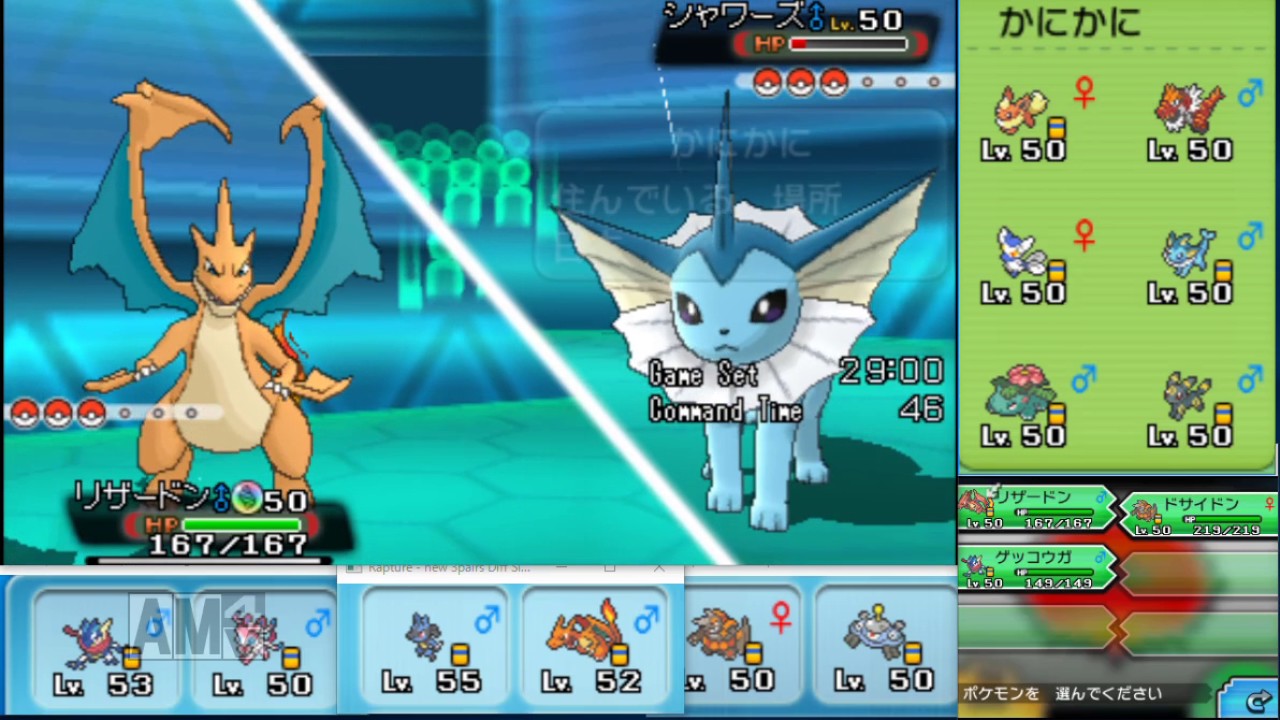Viewport: 1280px width, 720px height.
Task: Select Landorus in the opponent's team
Action: (1192, 118)
